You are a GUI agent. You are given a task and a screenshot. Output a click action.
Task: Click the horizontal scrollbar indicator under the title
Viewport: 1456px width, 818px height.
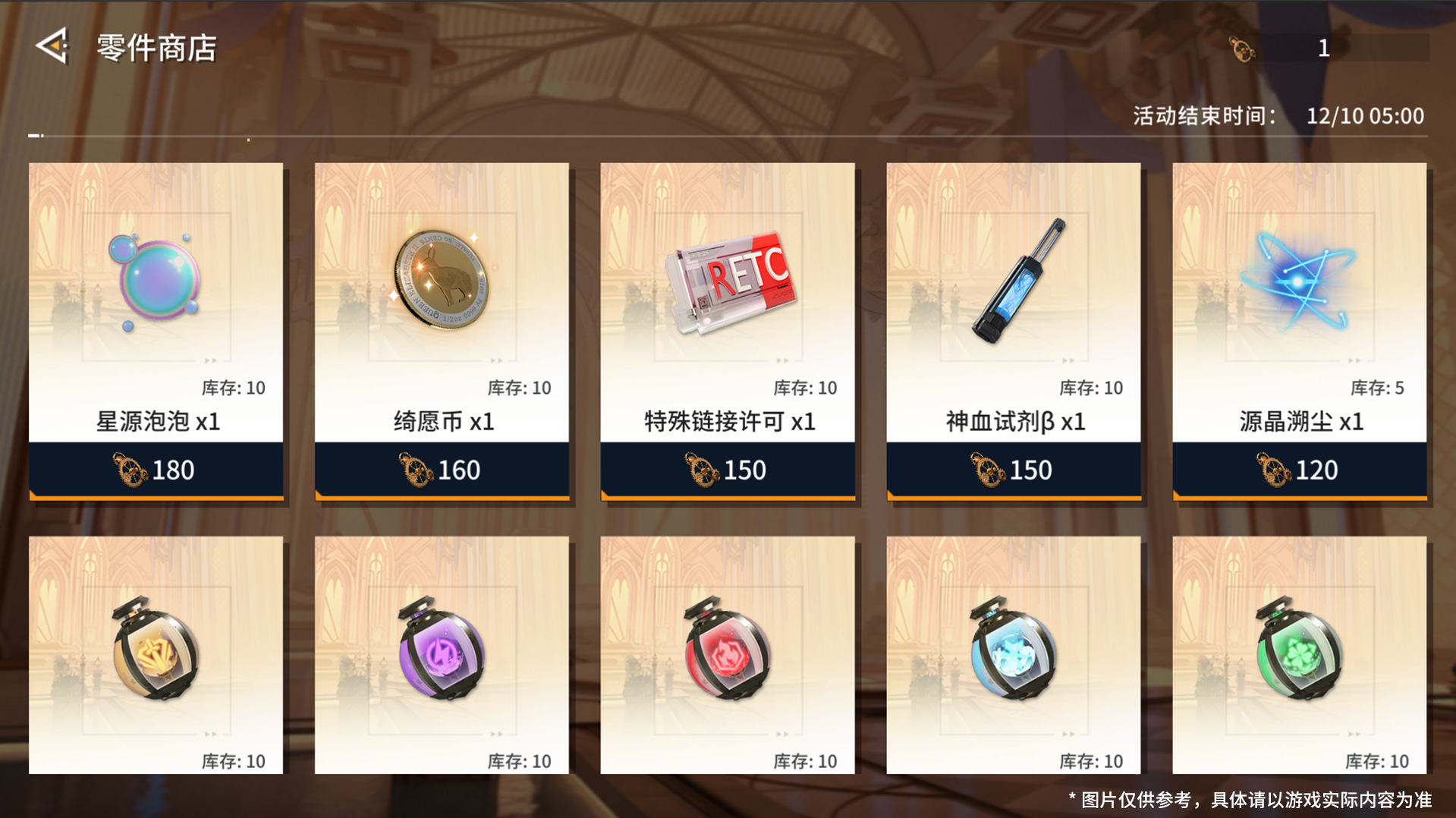point(33,135)
